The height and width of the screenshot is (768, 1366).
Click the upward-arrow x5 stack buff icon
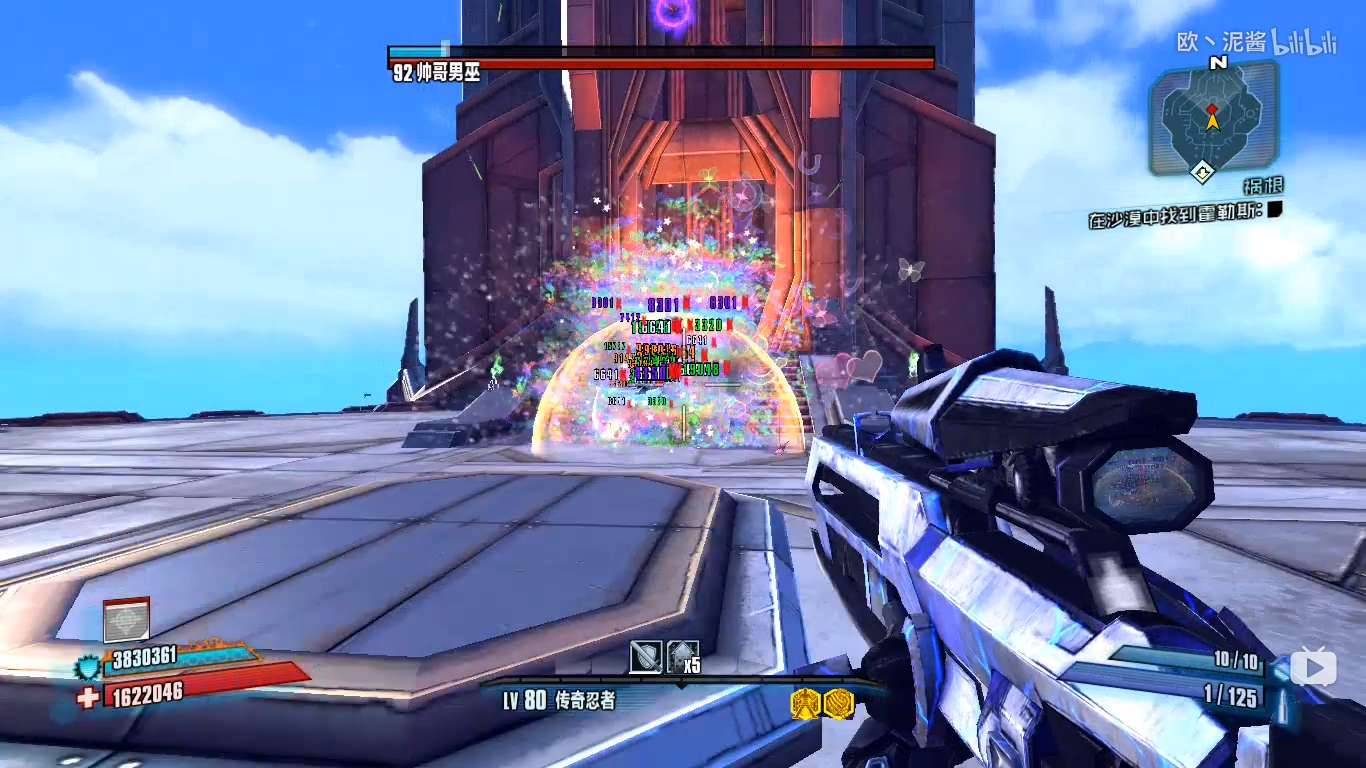coord(683,657)
